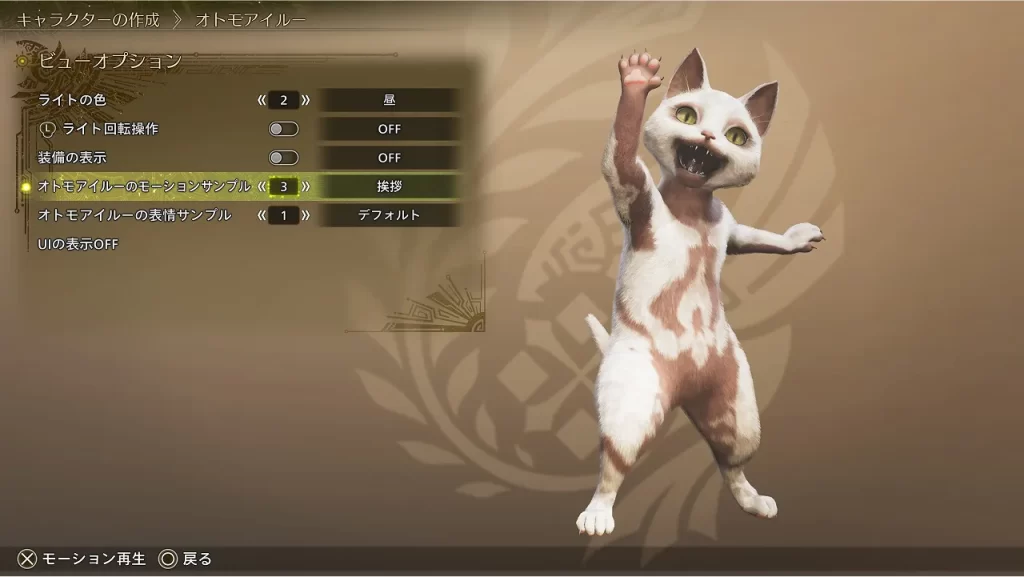Choose the UIの表示OFF menu entry
This screenshot has width=1024, height=577.
78,244
